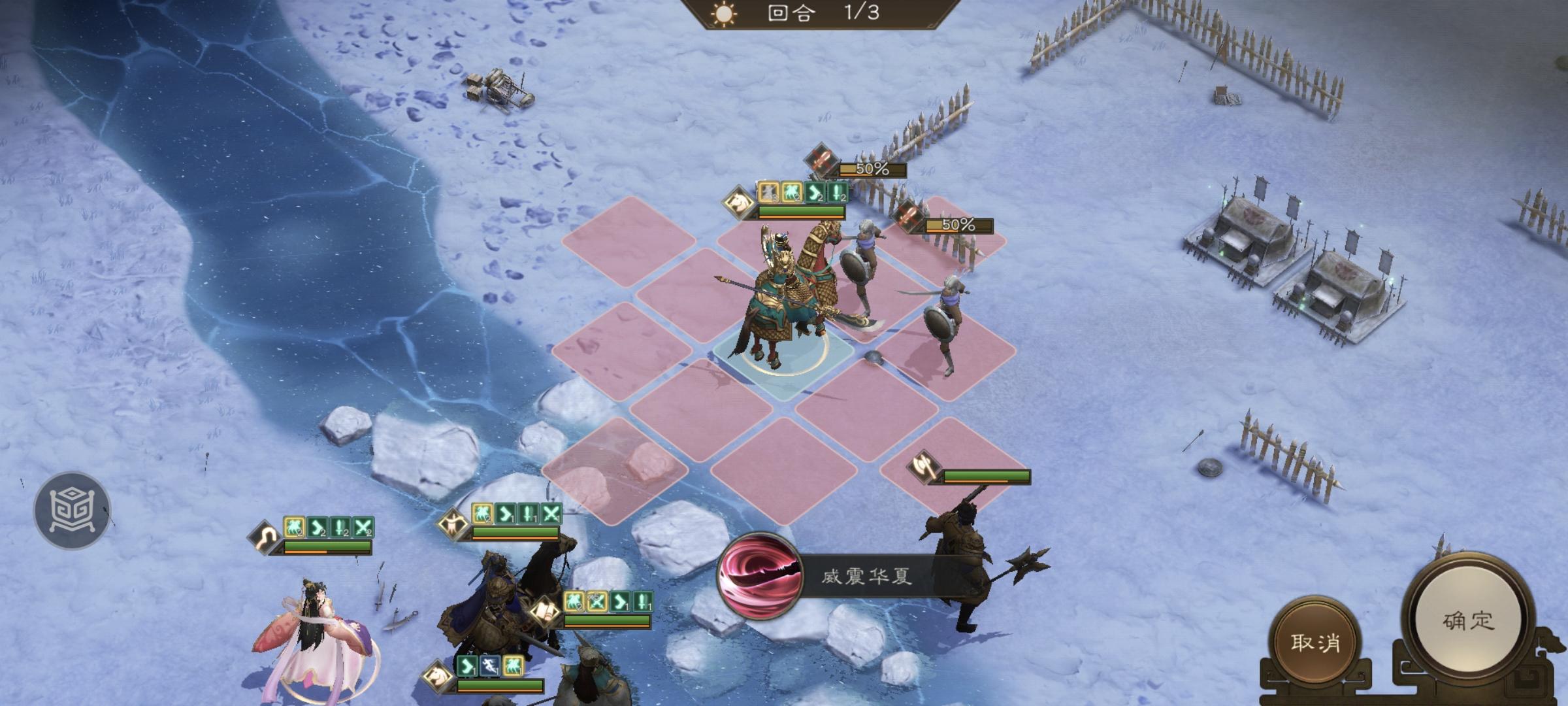The width and height of the screenshot is (1568, 706).
Task: Tap the green health bar of the selected cavalry
Action: point(800,210)
